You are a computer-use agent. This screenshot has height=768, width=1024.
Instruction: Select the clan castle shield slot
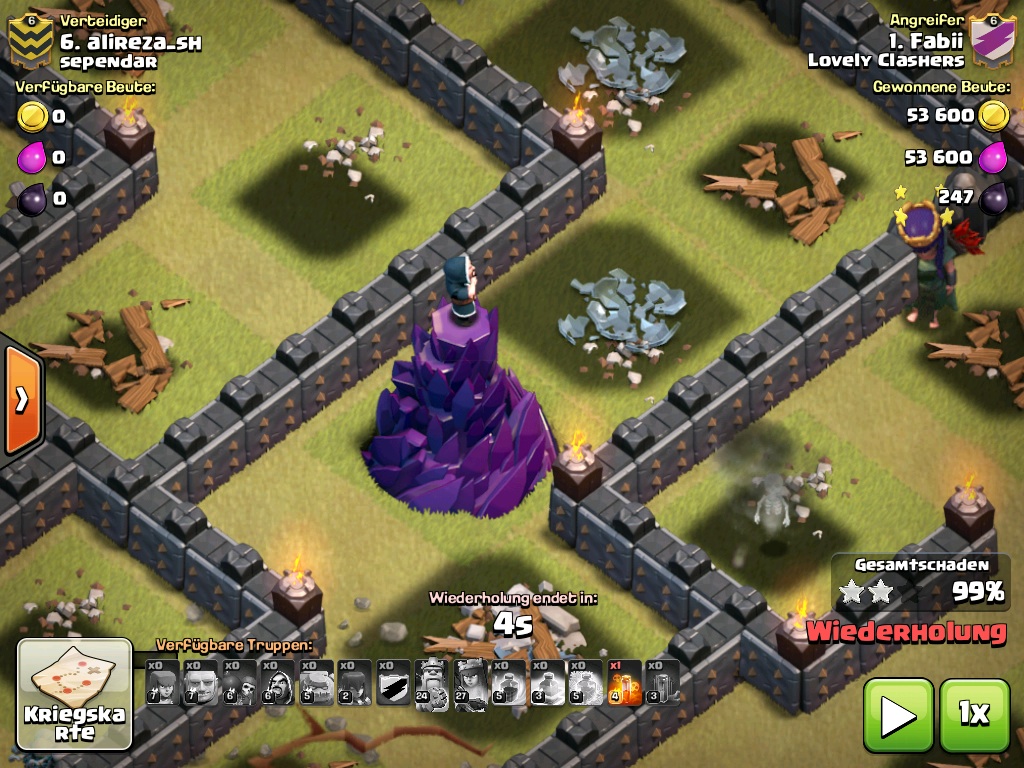393,683
